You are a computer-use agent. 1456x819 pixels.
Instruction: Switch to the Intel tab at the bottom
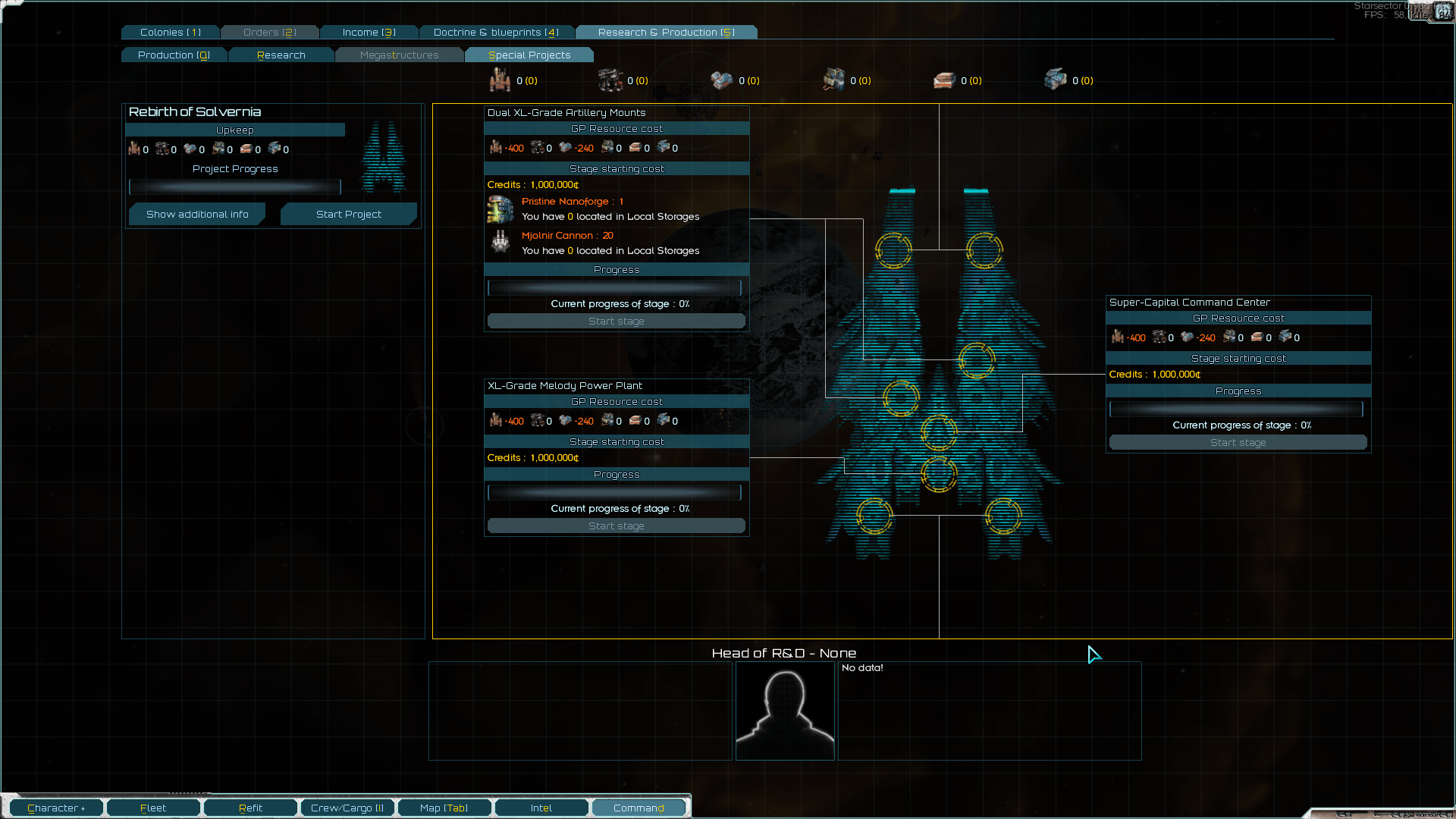(541, 807)
